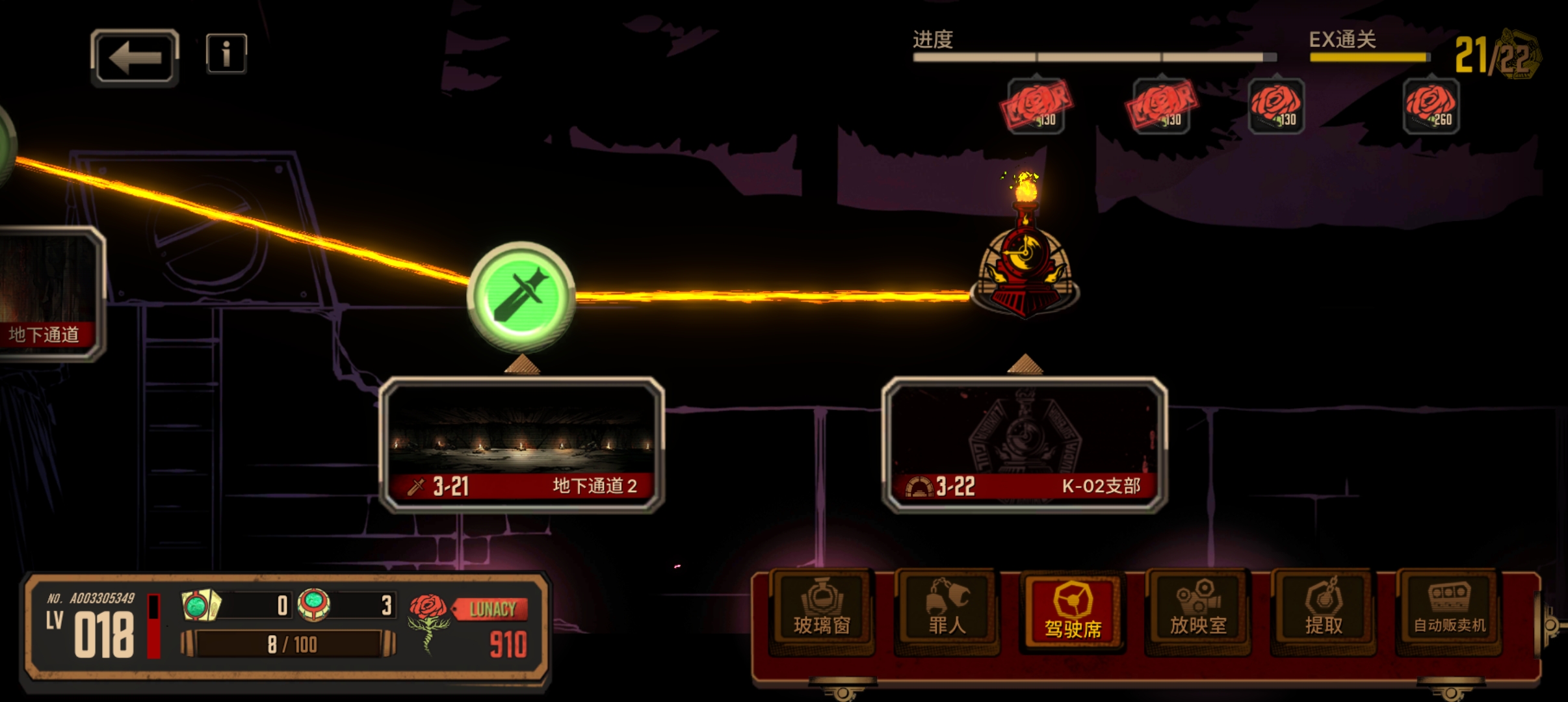Open the partially visible 地下通道 stage card

[49, 294]
